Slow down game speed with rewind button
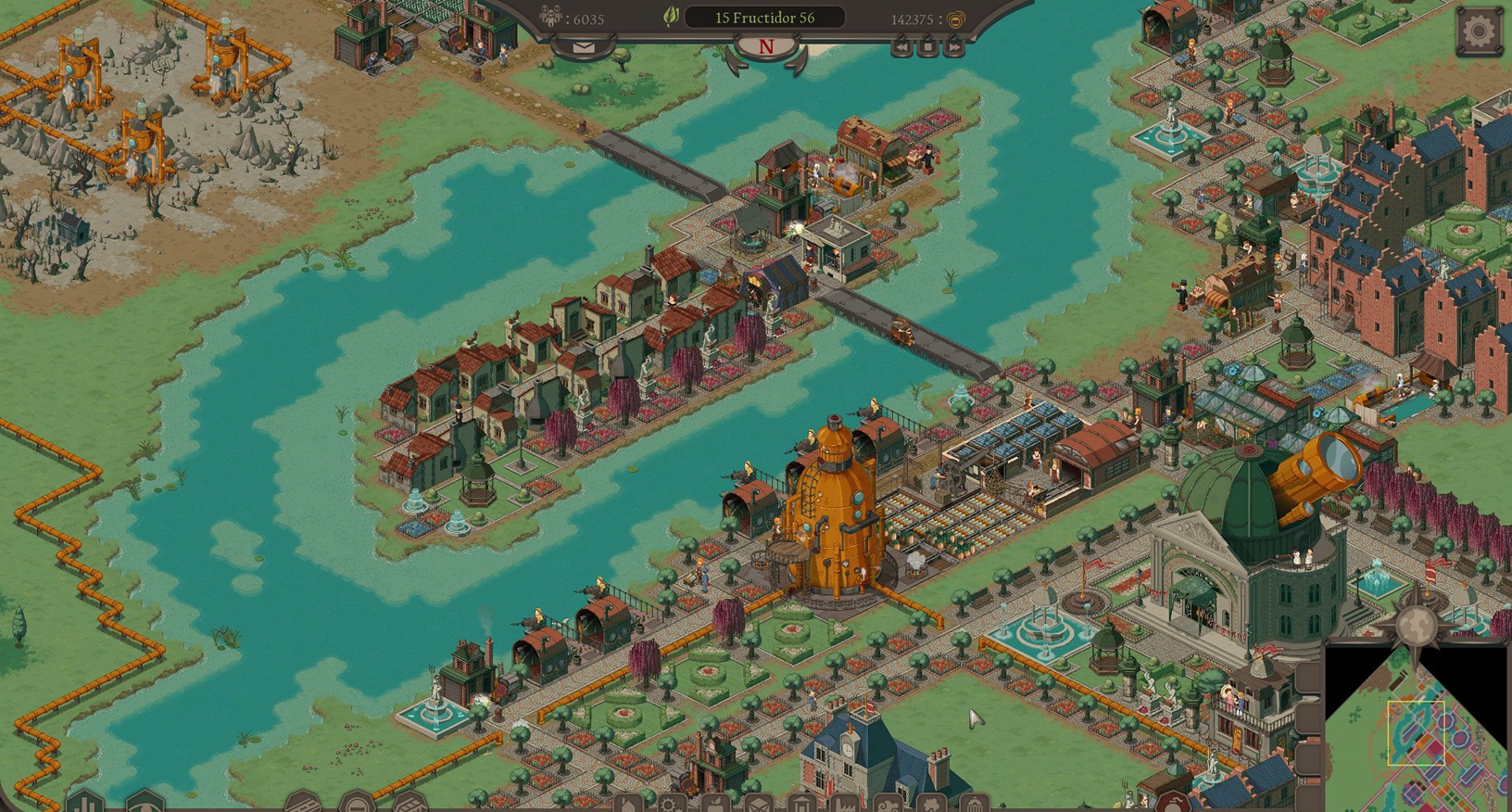The height and width of the screenshot is (812, 1512). 901,46
